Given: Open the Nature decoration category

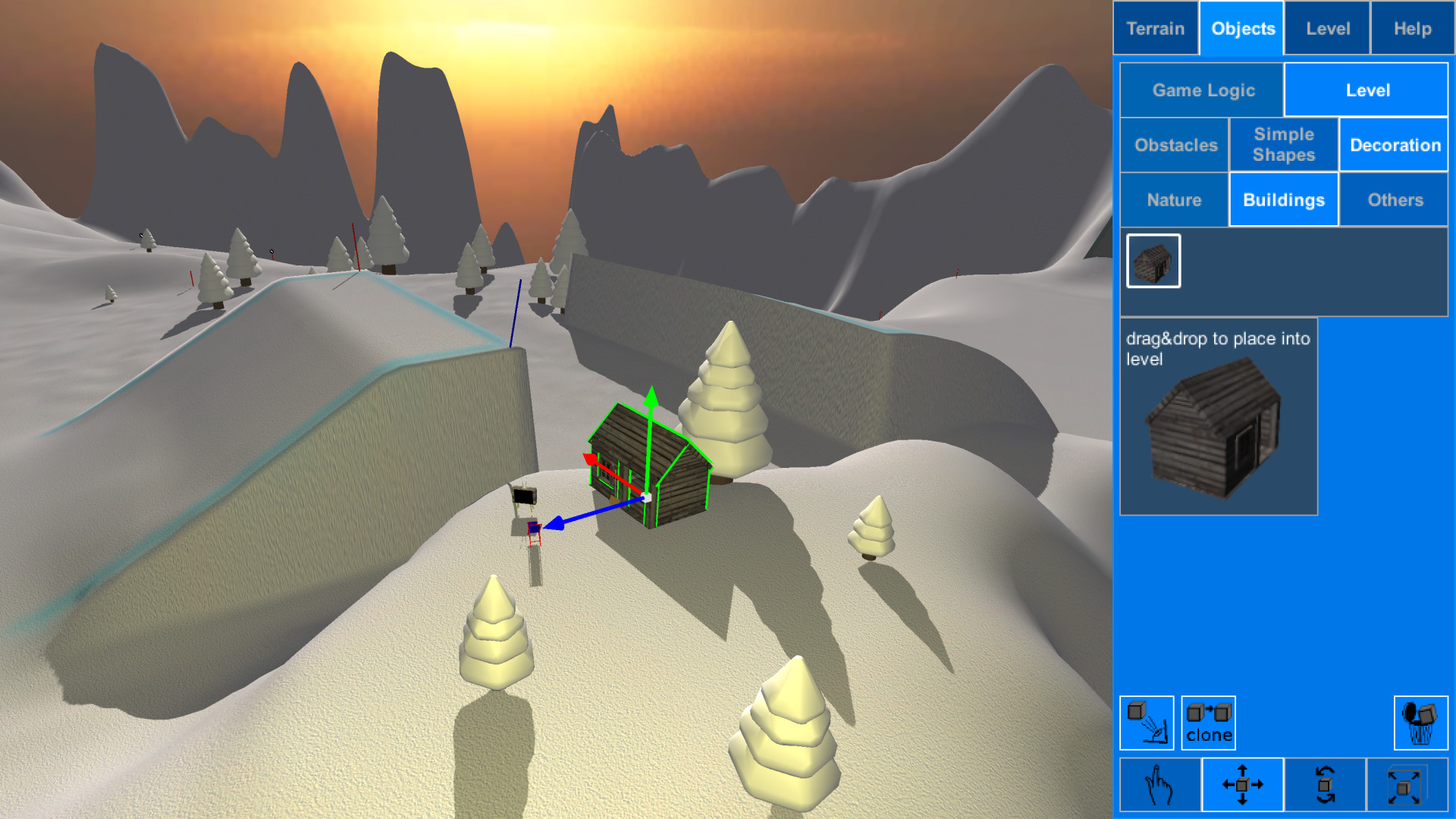Looking at the screenshot, I should (1174, 199).
